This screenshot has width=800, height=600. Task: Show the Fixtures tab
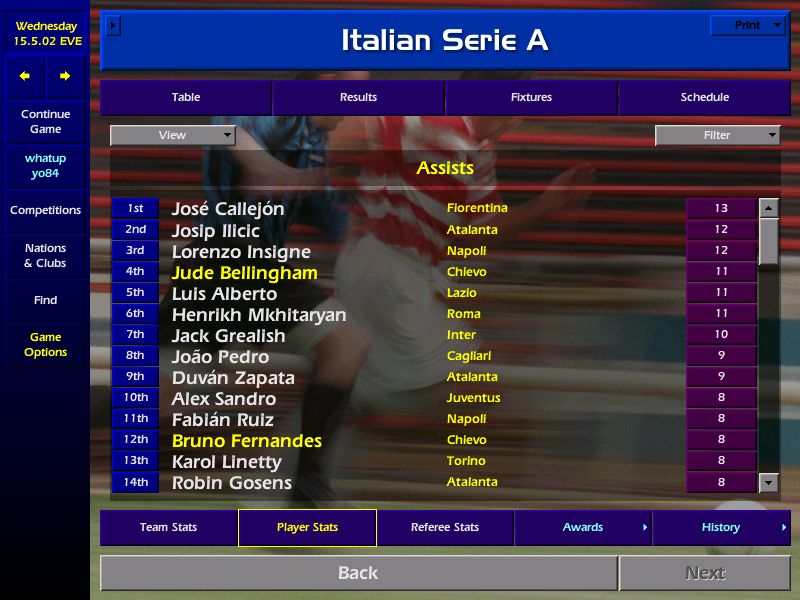tap(531, 97)
